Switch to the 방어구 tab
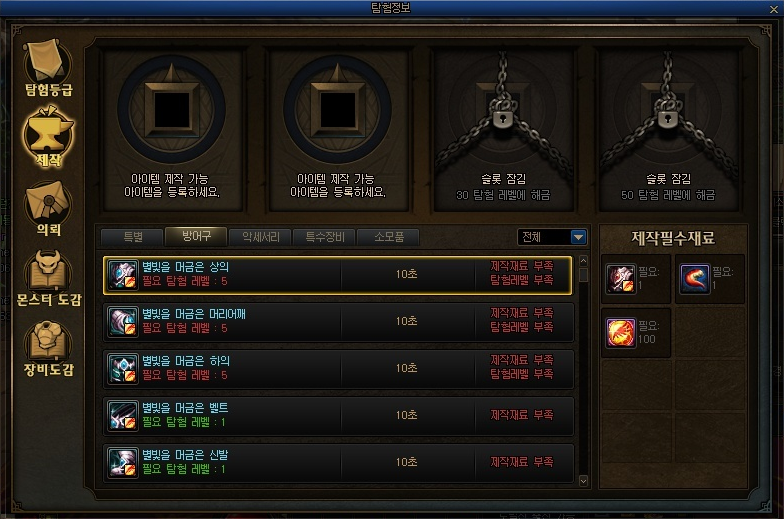 click(x=195, y=237)
